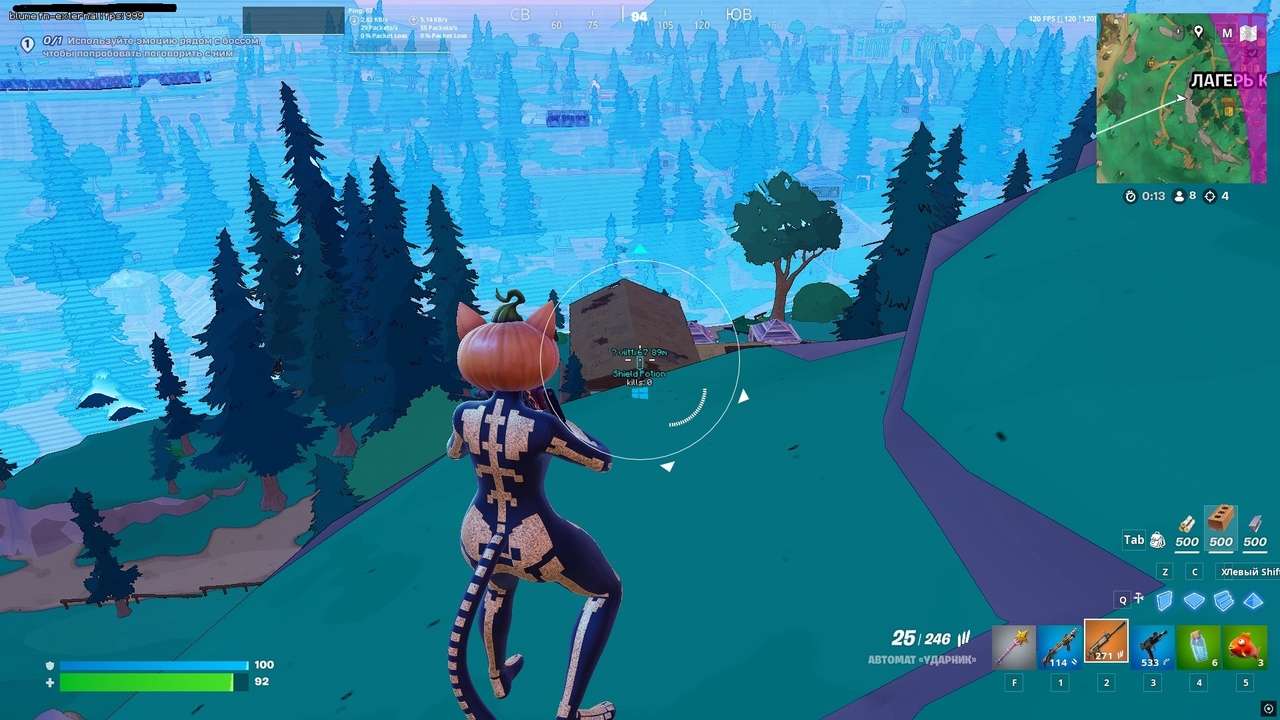Open the full map icon

coord(1249,33)
